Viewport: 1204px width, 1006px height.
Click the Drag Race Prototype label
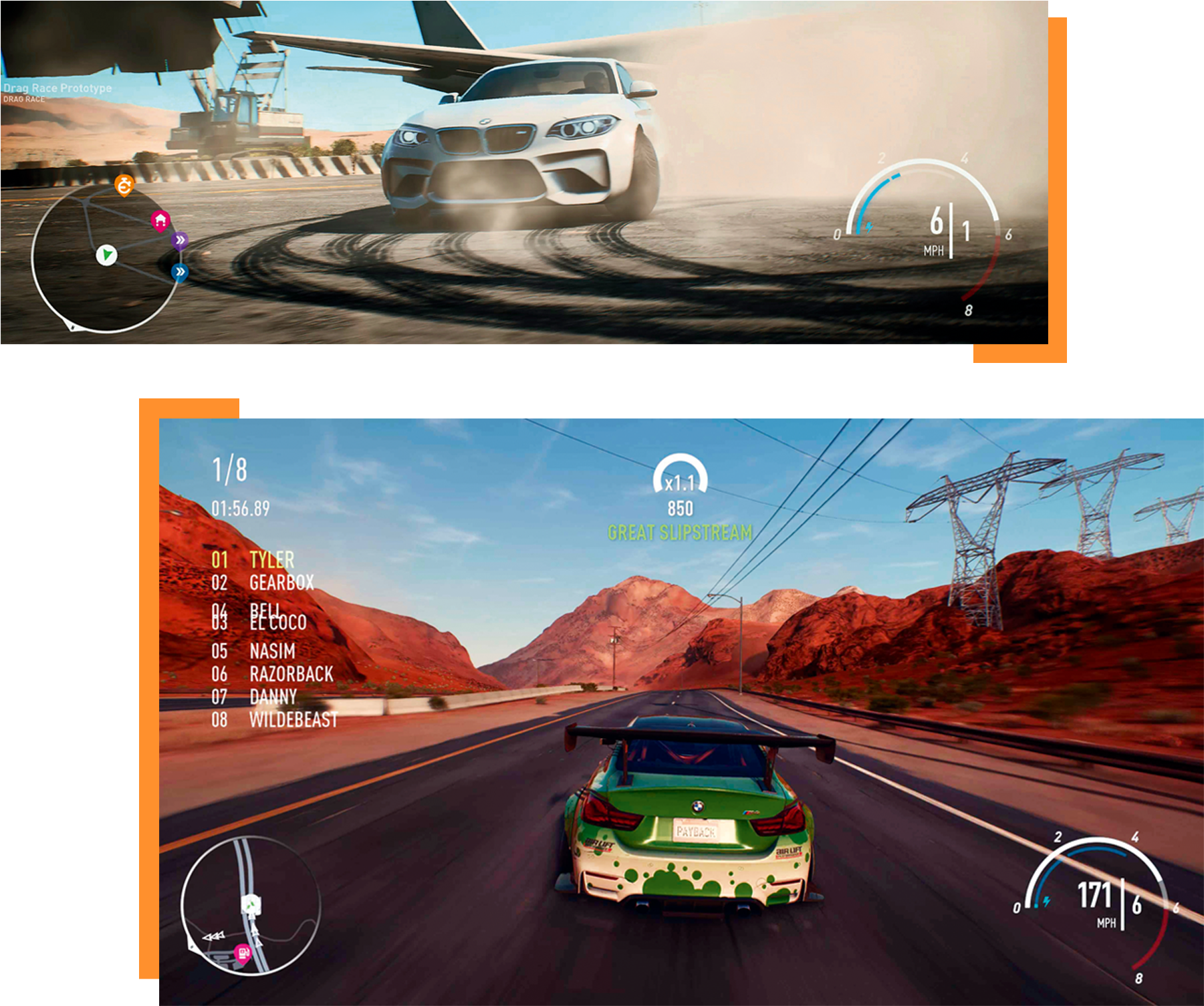pyautogui.click(x=56, y=86)
